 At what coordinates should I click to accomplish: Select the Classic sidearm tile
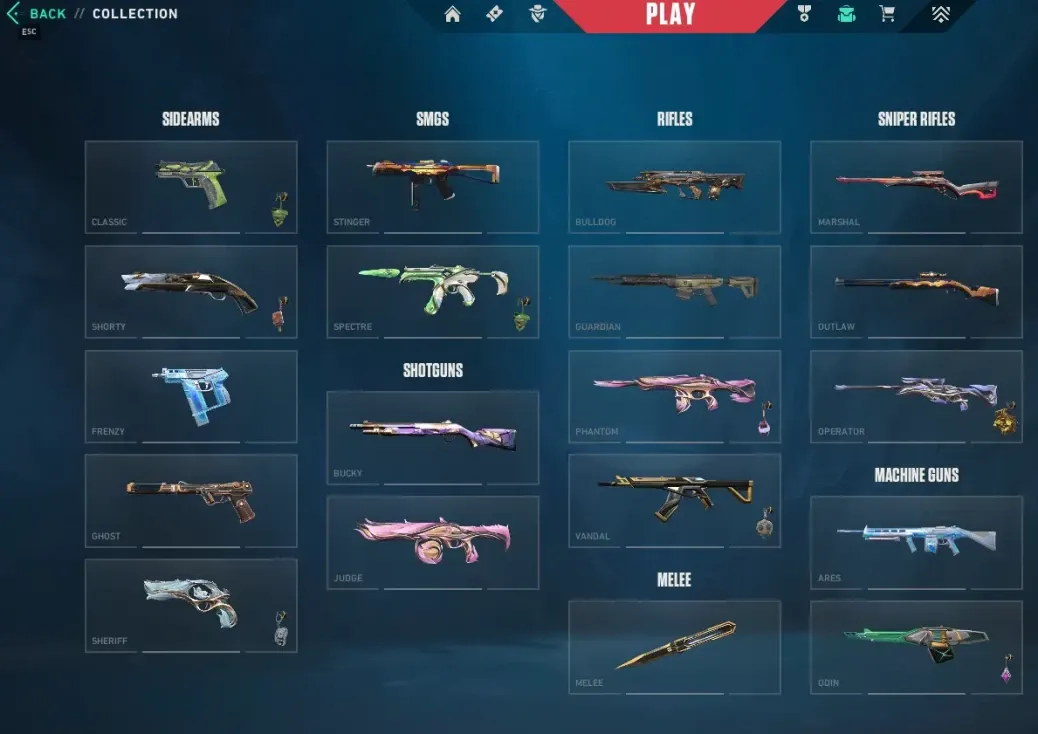click(x=190, y=187)
